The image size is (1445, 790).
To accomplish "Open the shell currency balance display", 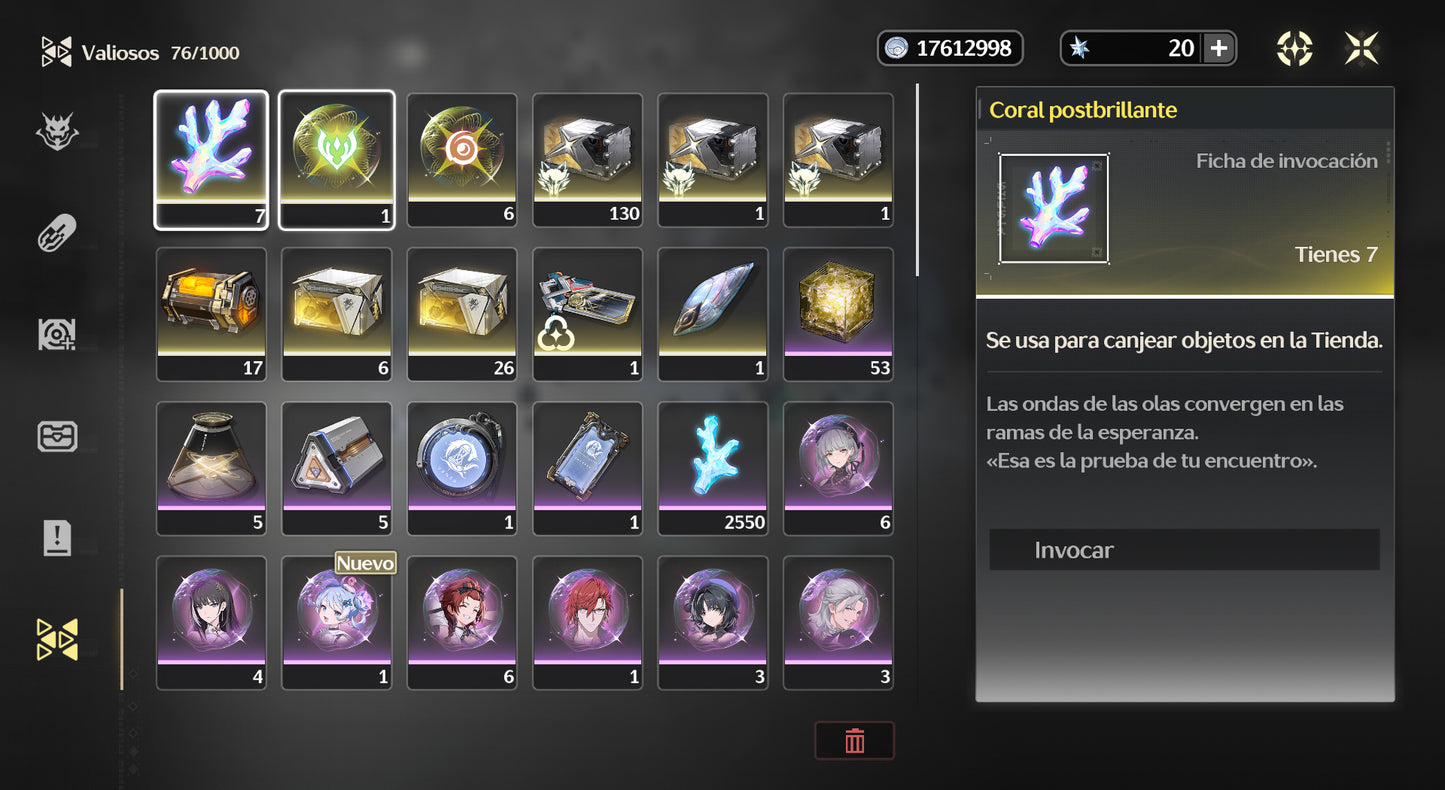I will click(x=949, y=47).
